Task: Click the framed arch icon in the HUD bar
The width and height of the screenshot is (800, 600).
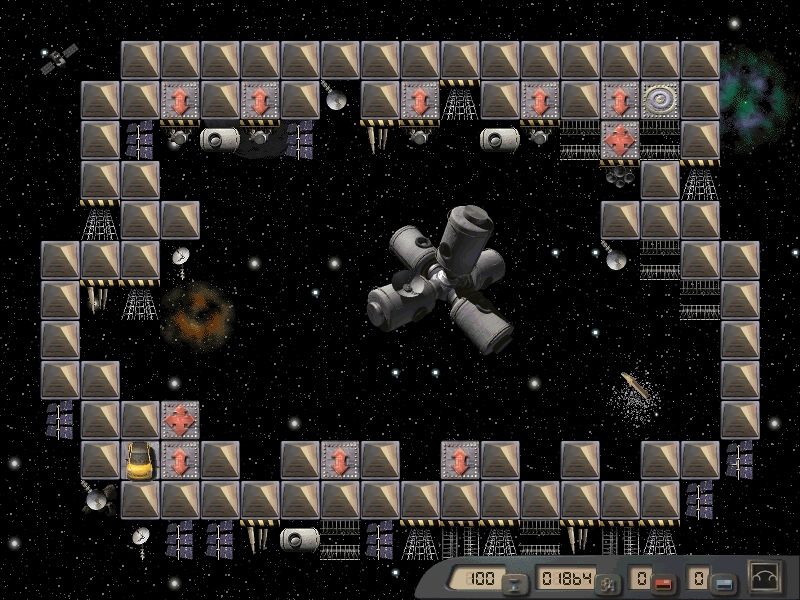Action: pos(766,578)
